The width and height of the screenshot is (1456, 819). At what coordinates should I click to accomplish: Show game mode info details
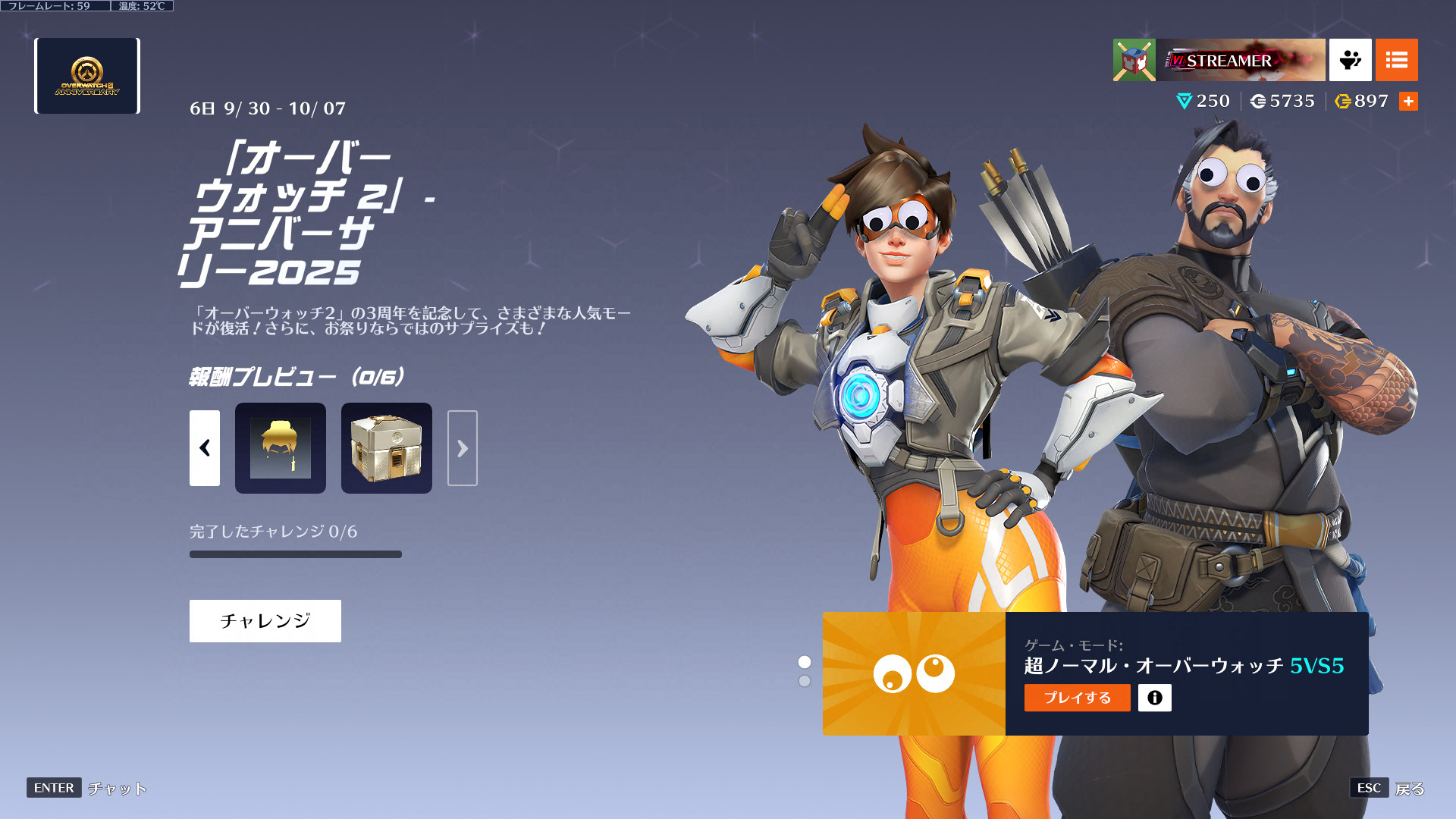coord(1154,698)
